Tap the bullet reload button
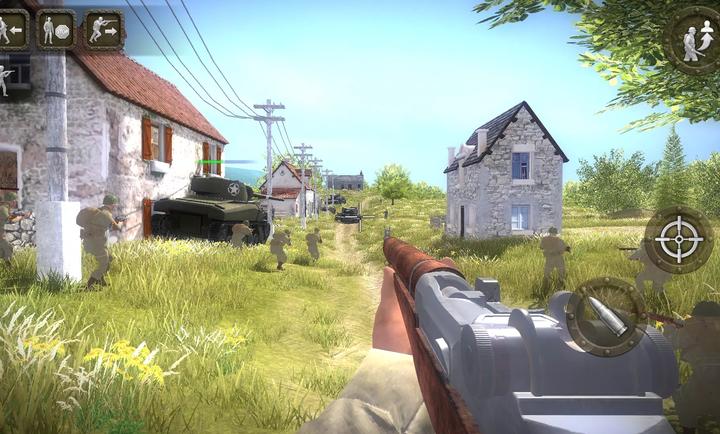Image resolution: width=720 pixels, height=434 pixels. click(x=606, y=317)
